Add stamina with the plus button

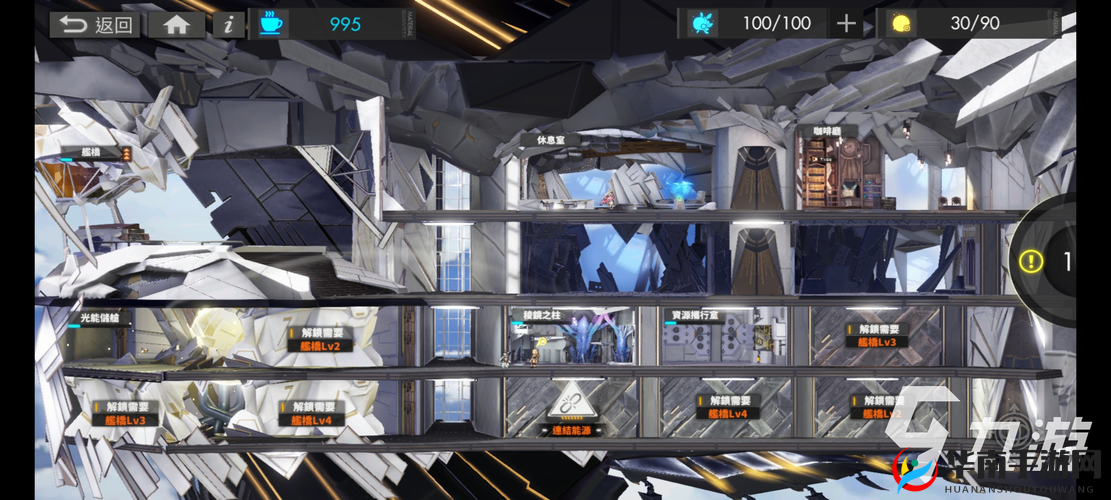pos(846,24)
